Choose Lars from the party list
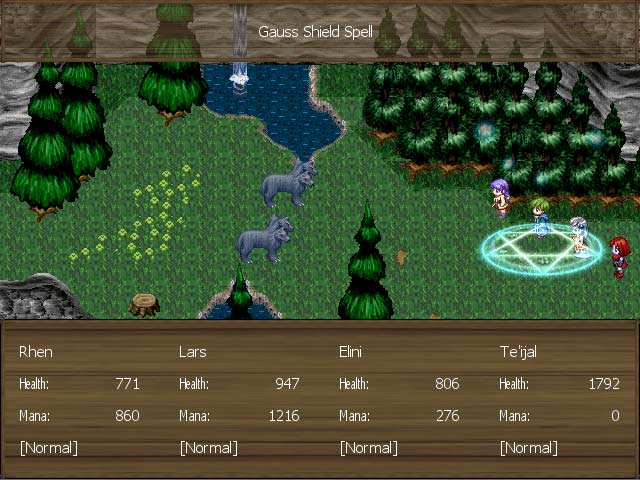This screenshot has height=480, width=640. (193, 352)
